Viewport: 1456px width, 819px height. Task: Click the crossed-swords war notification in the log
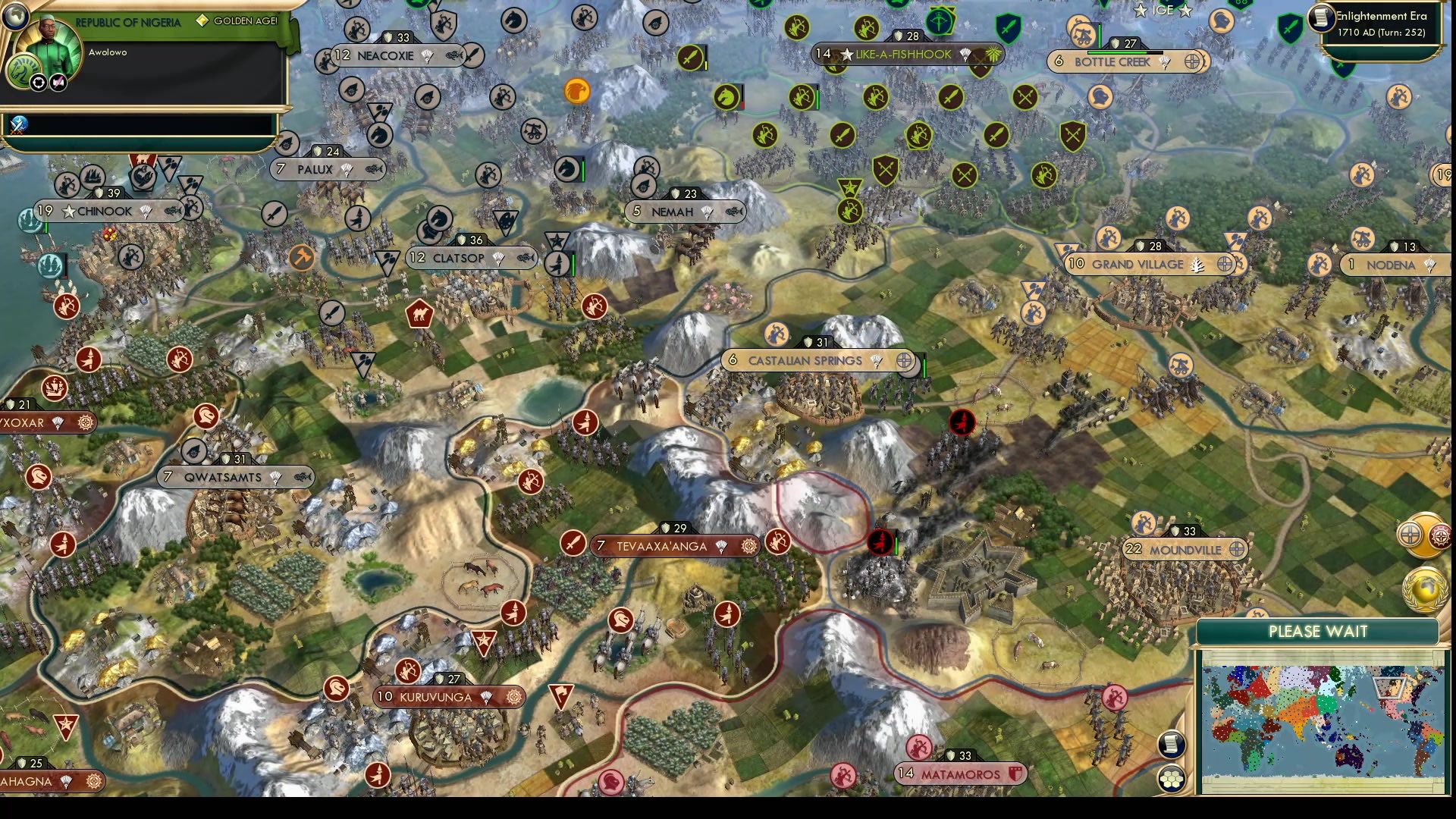[19, 123]
